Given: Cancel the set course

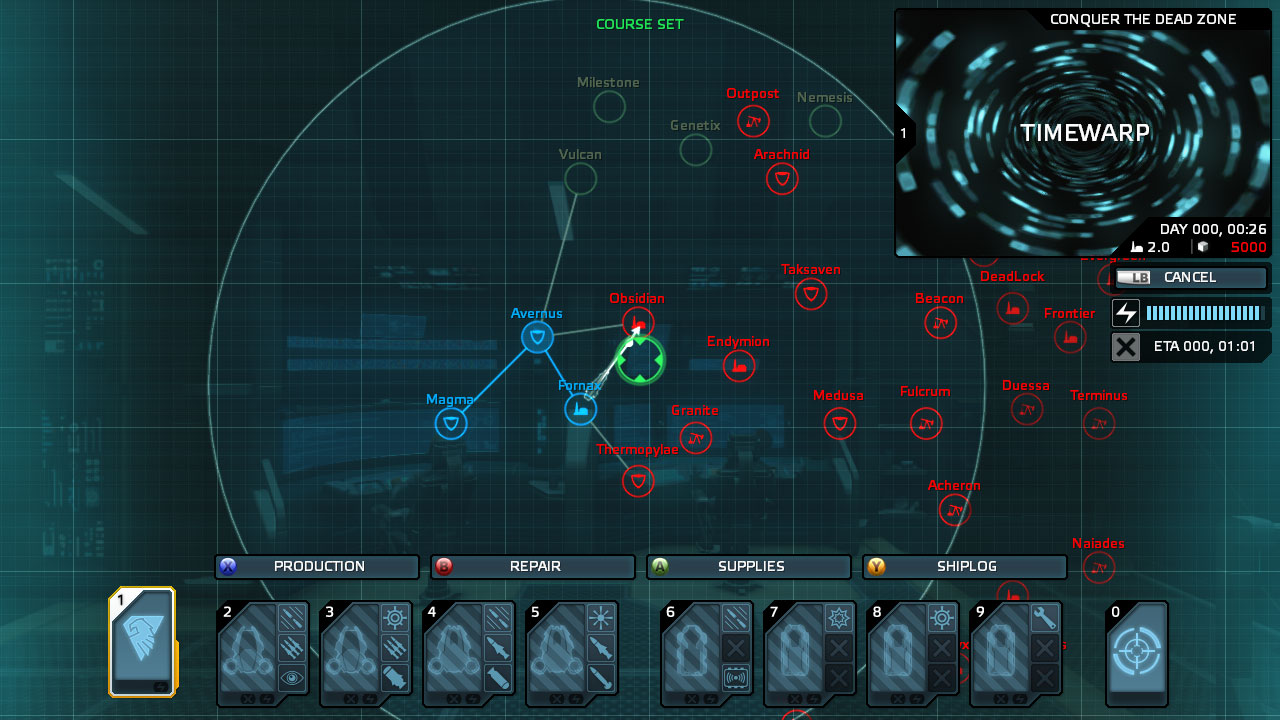Looking at the screenshot, I should 1189,278.
